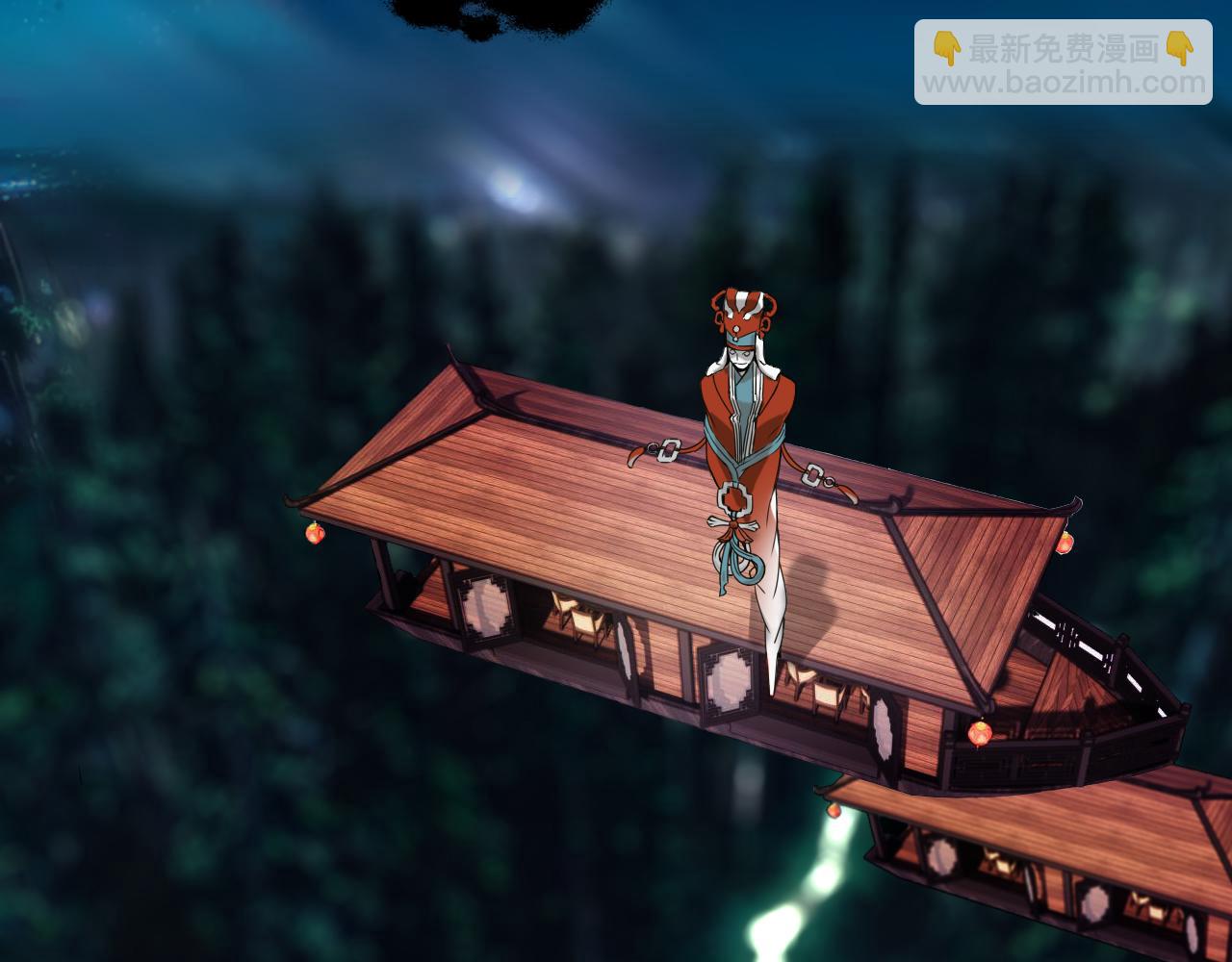
Task: Open the baozimh.com free comics banner
Action: click(1063, 63)
